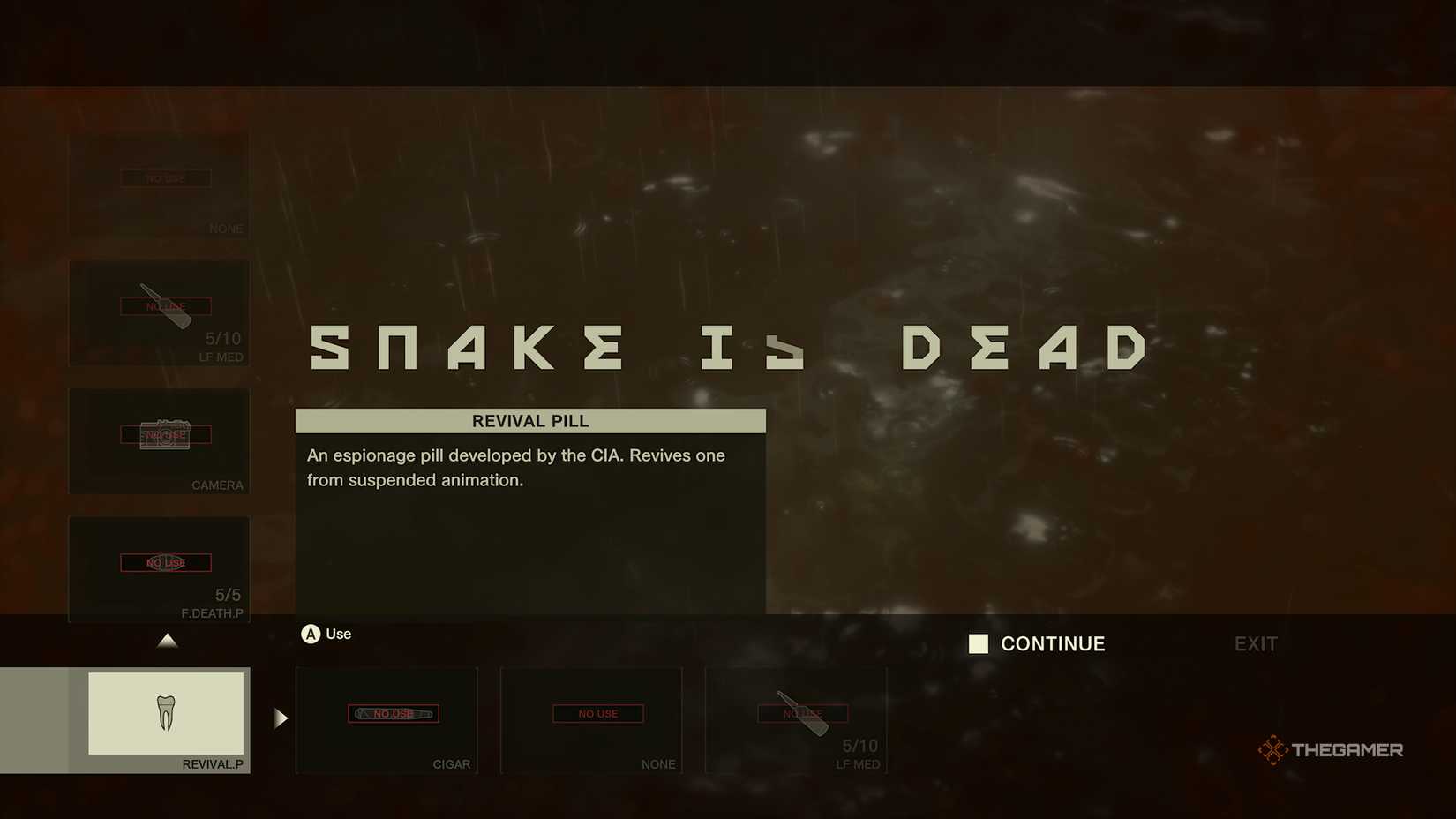
Task: Click the square button icon beside CONTINUE
Action: pos(979,644)
